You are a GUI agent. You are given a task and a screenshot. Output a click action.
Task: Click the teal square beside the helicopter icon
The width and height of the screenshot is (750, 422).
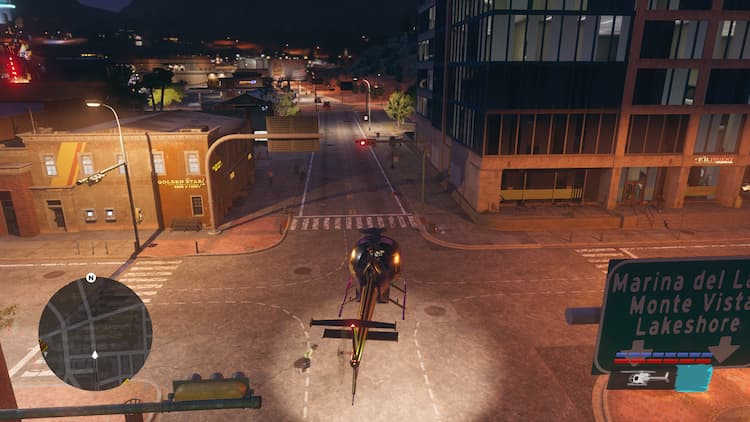[693, 377]
